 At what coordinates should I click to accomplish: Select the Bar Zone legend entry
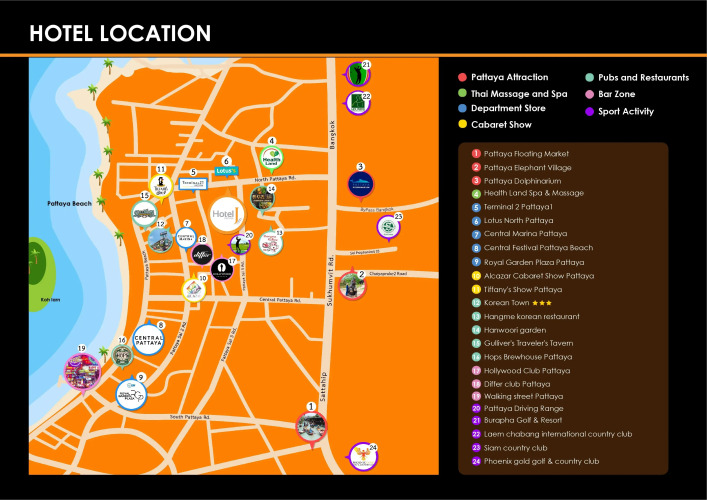pyautogui.click(x=625, y=93)
